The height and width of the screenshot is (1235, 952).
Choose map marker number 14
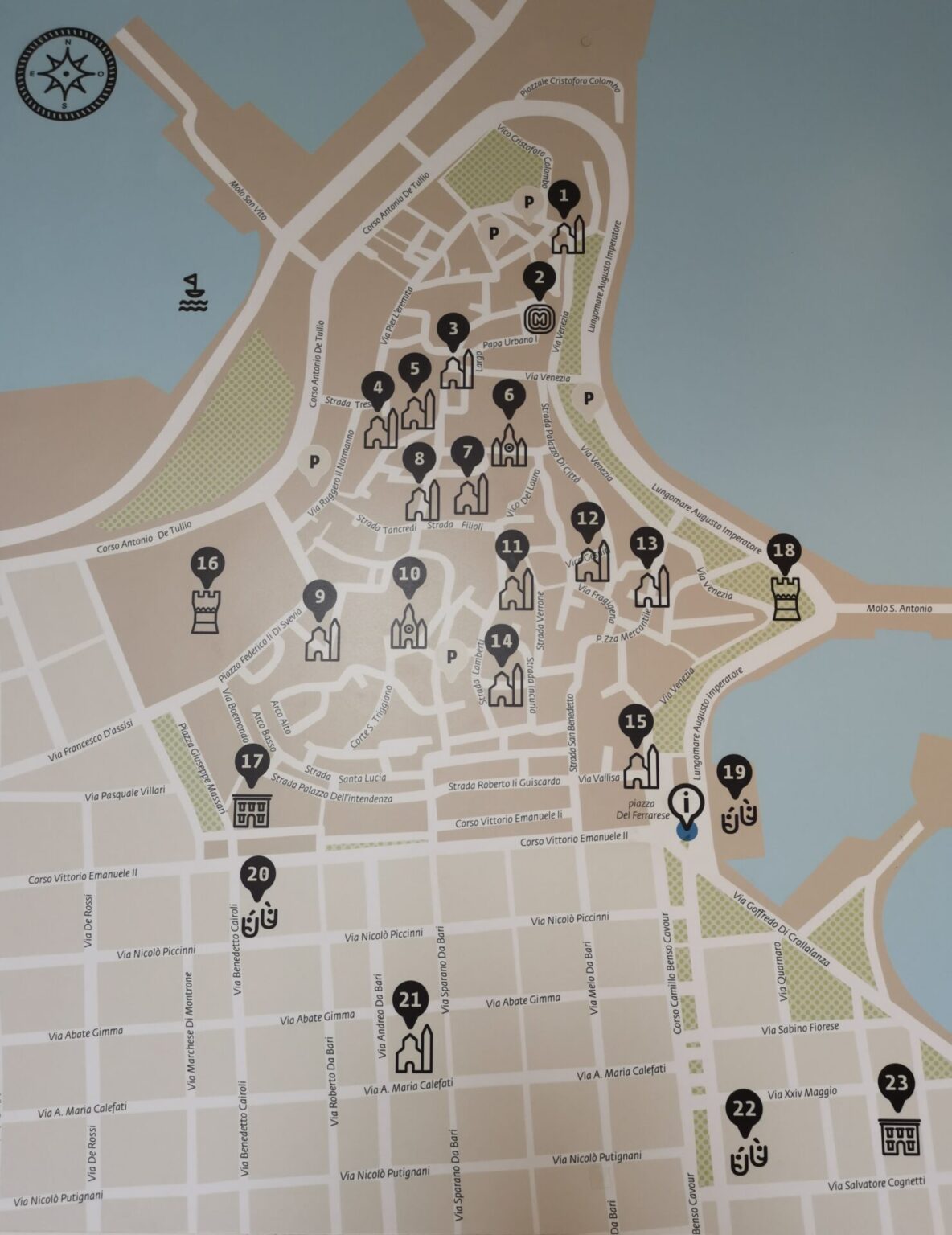click(x=502, y=642)
